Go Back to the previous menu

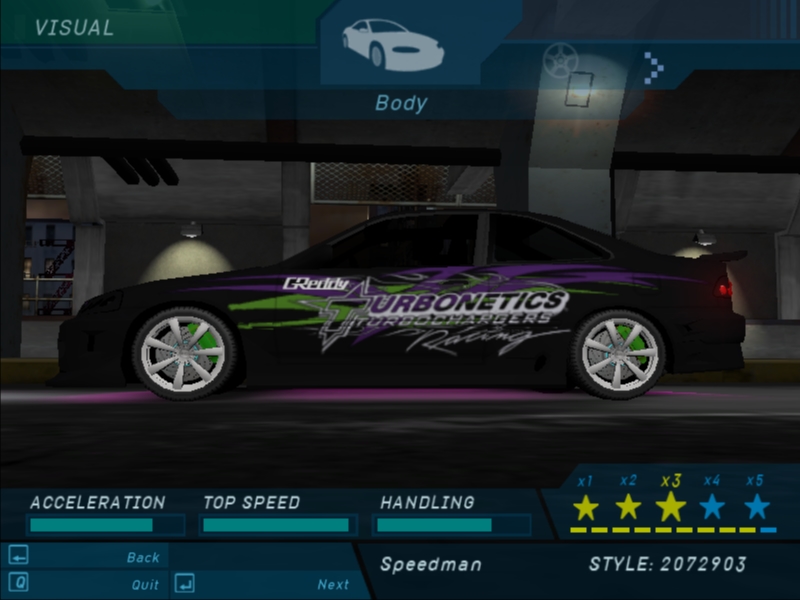pyautogui.click(x=143, y=557)
